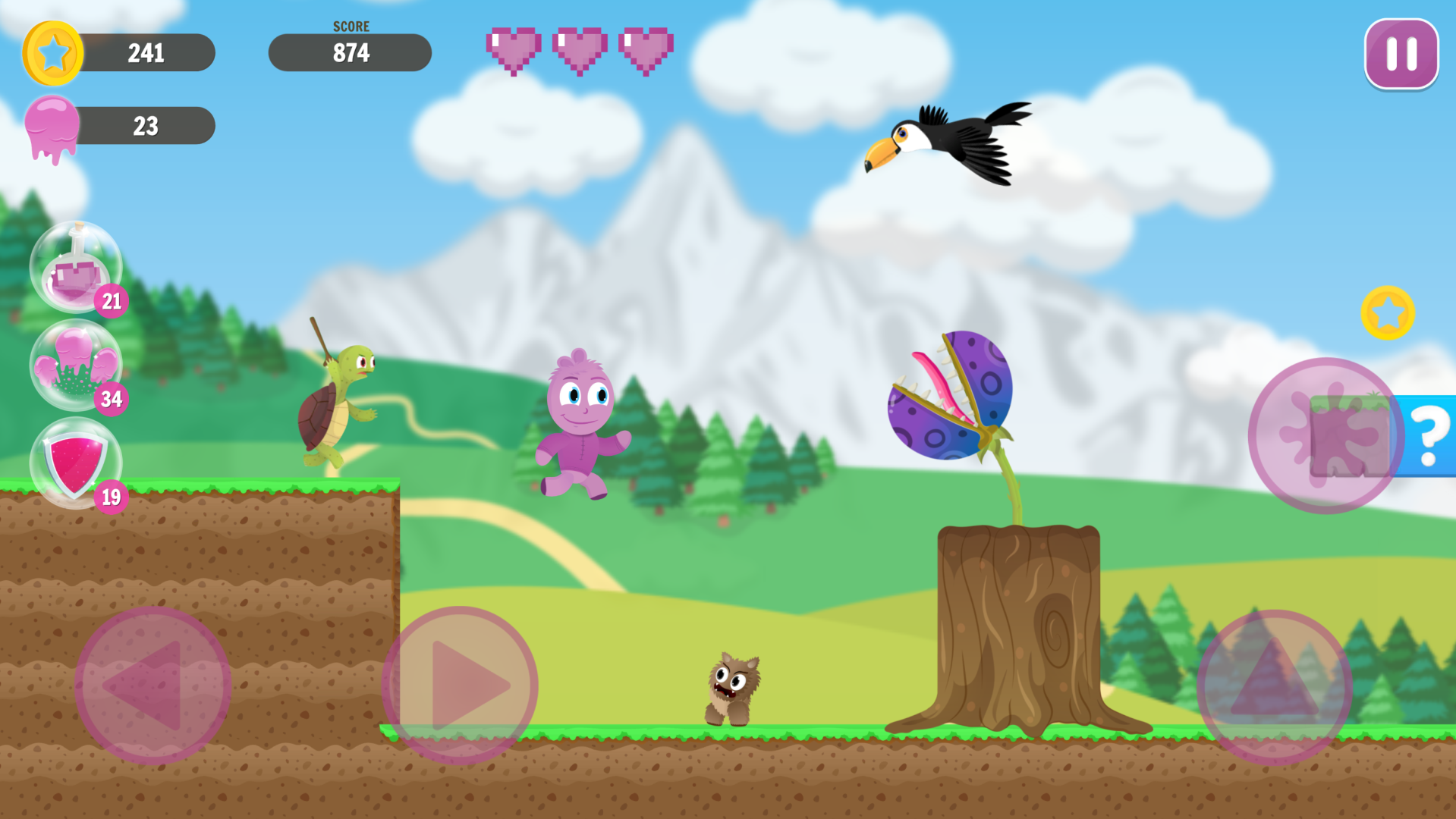
Task: Check the score display showing 874
Action: pos(350,52)
